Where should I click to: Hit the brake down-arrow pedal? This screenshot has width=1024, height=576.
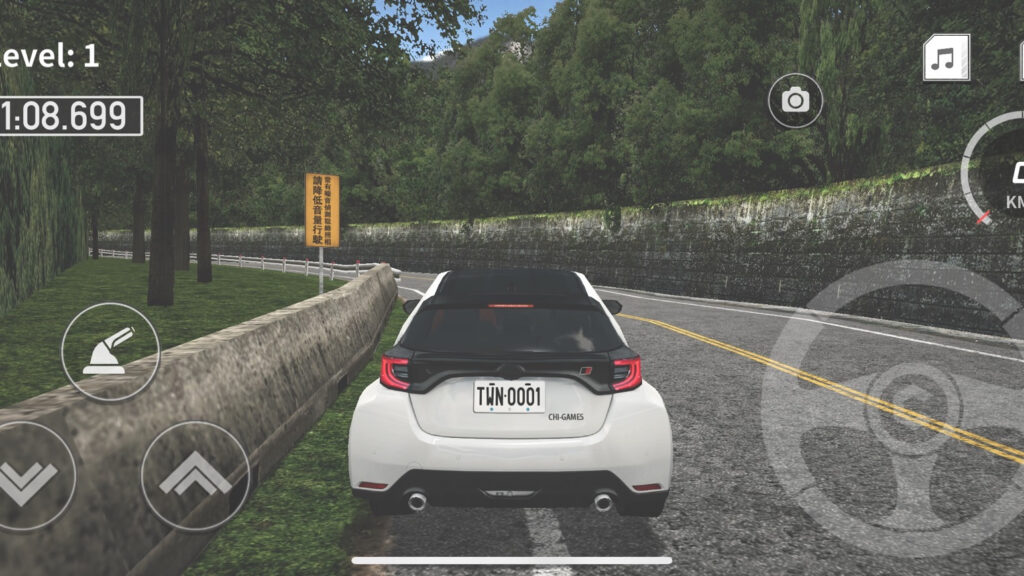tap(28, 478)
